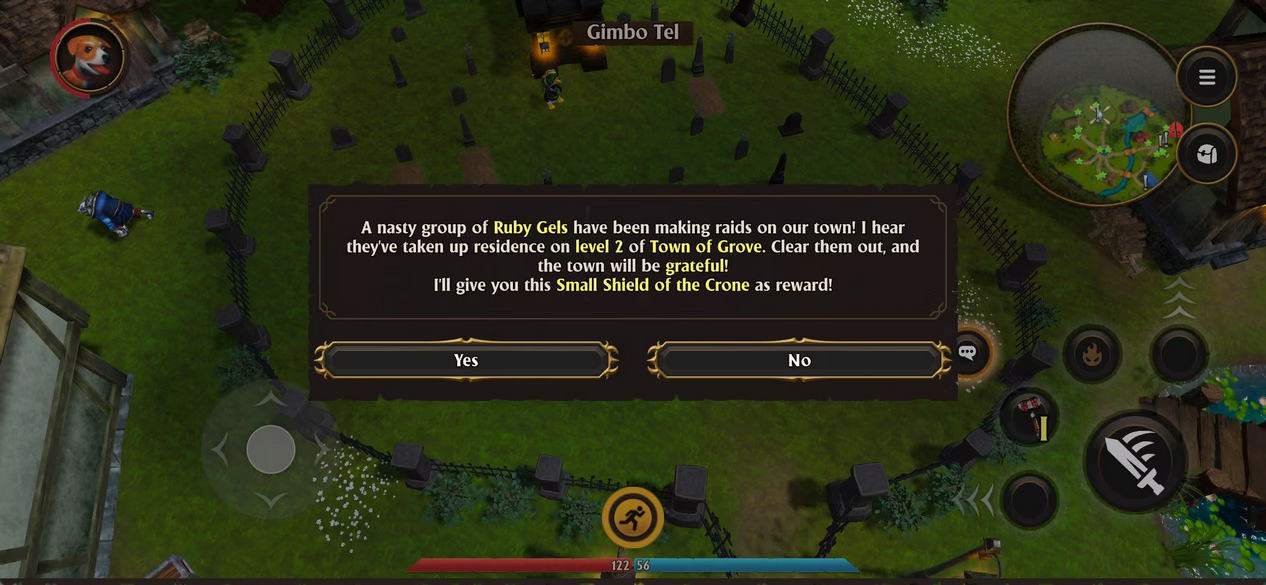Toggle the orange running man button
This screenshot has height=585, width=1266.
click(x=633, y=517)
